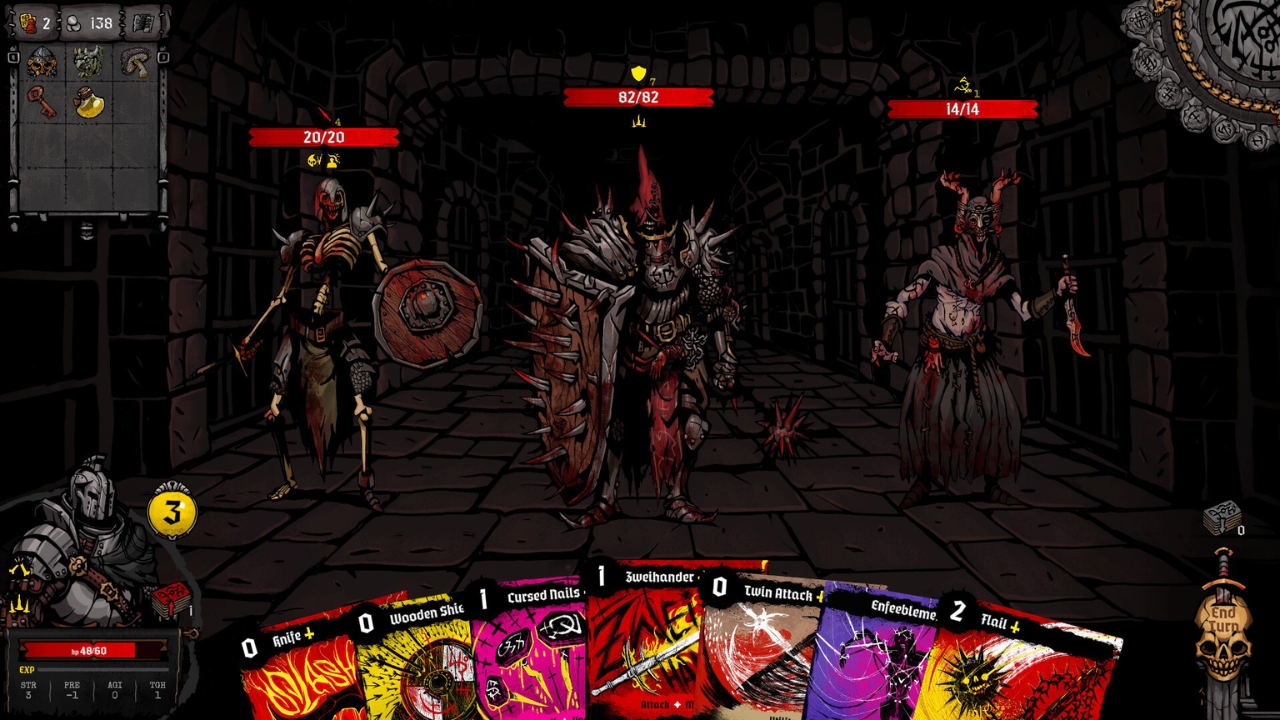Inspect the green demon mask item
The width and height of the screenshot is (1280, 720).
88,62
